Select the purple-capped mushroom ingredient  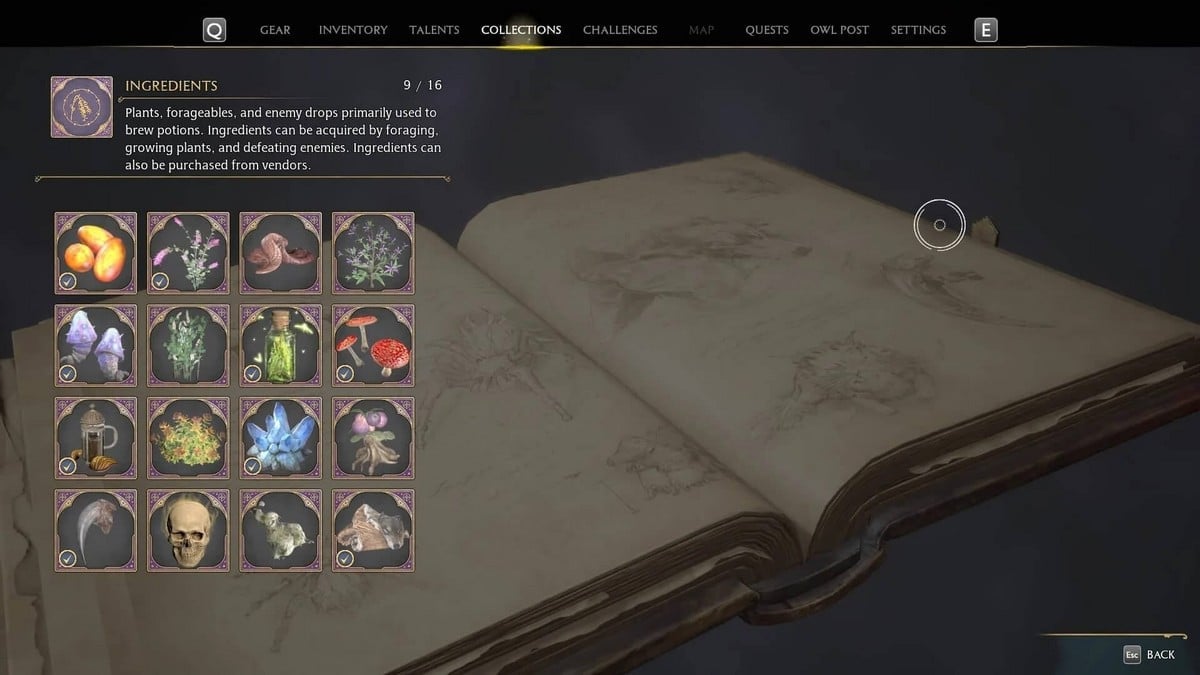pos(96,346)
